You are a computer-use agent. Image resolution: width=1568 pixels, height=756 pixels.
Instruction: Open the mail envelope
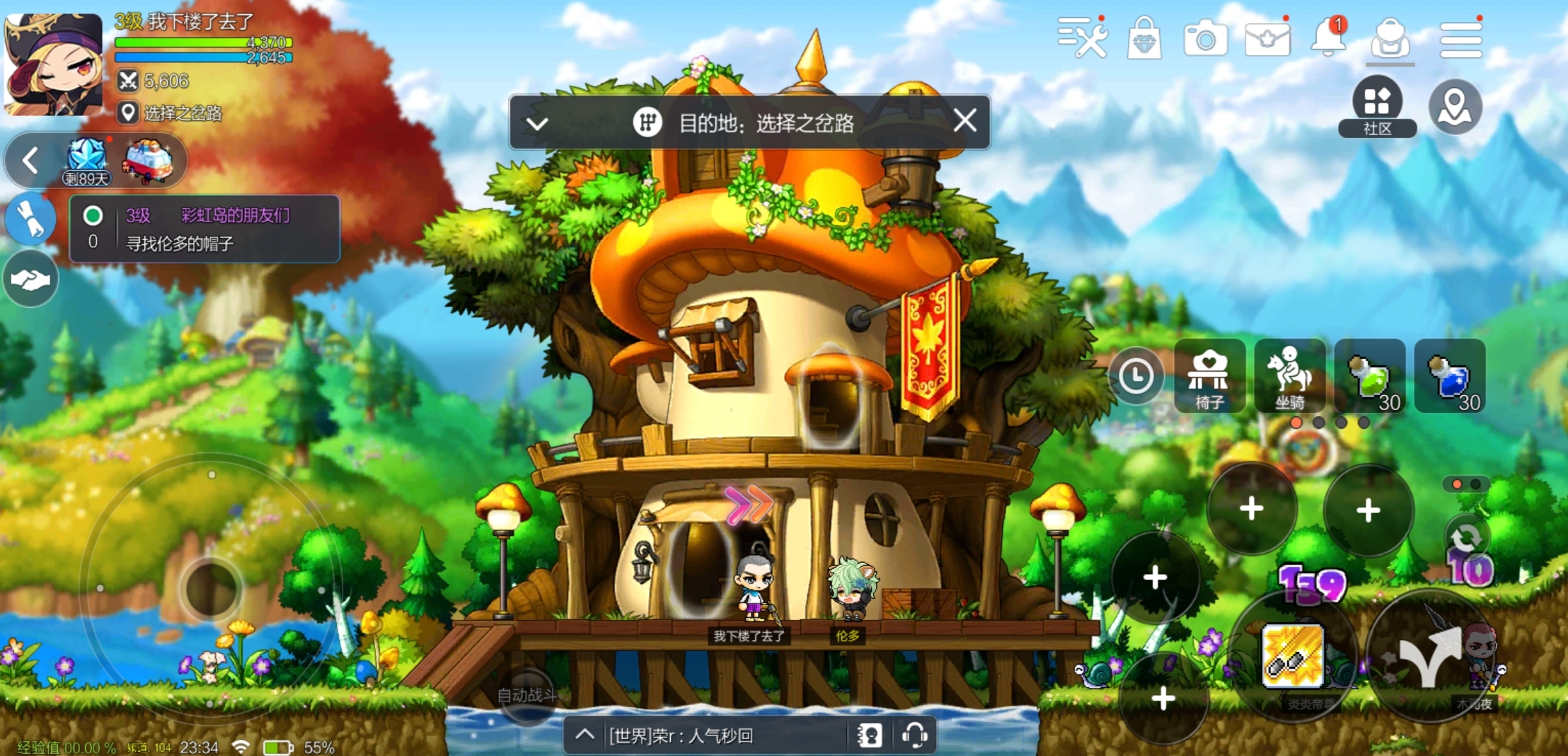tap(1267, 39)
